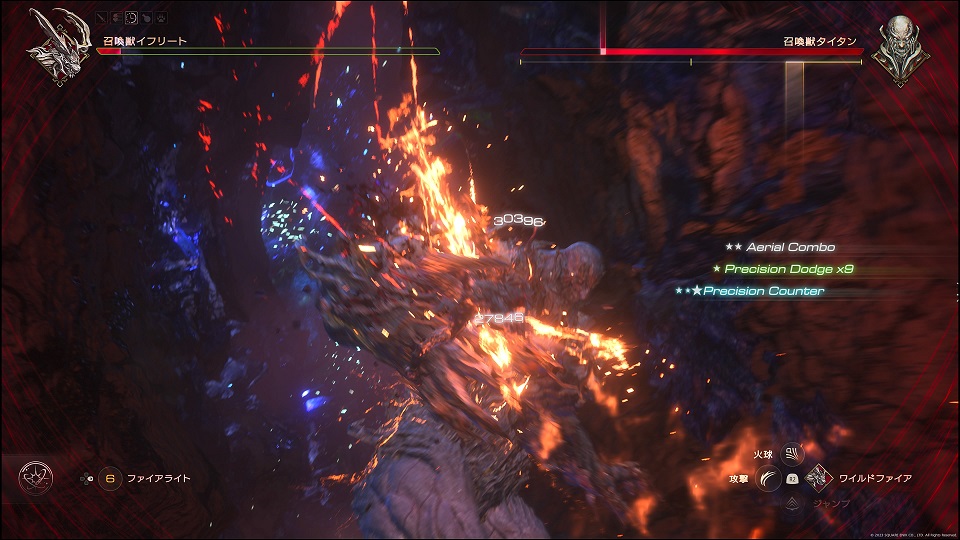
Task: Activate the 火球 fireball ability icon
Action: point(792,453)
